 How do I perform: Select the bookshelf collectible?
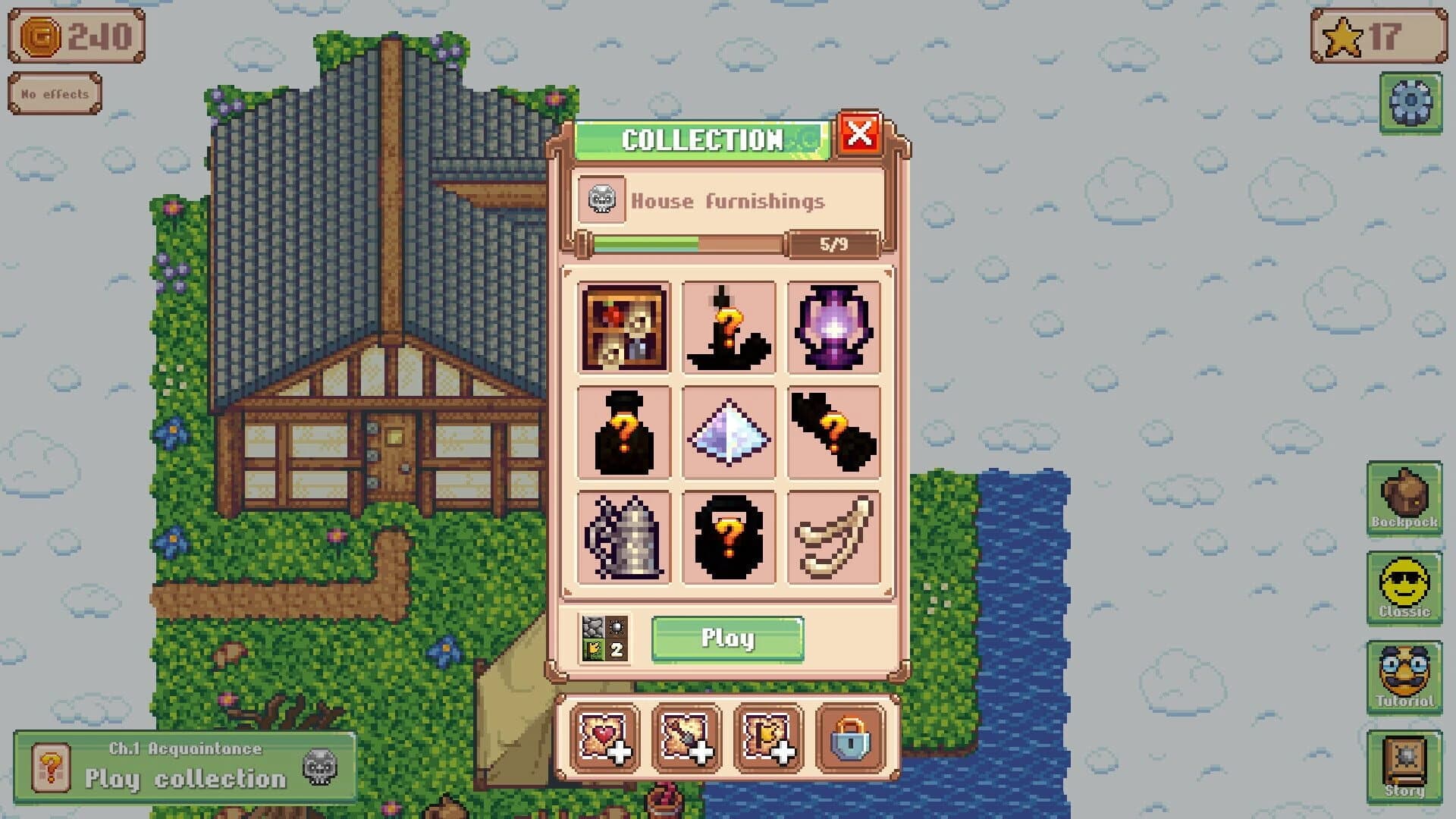point(623,328)
